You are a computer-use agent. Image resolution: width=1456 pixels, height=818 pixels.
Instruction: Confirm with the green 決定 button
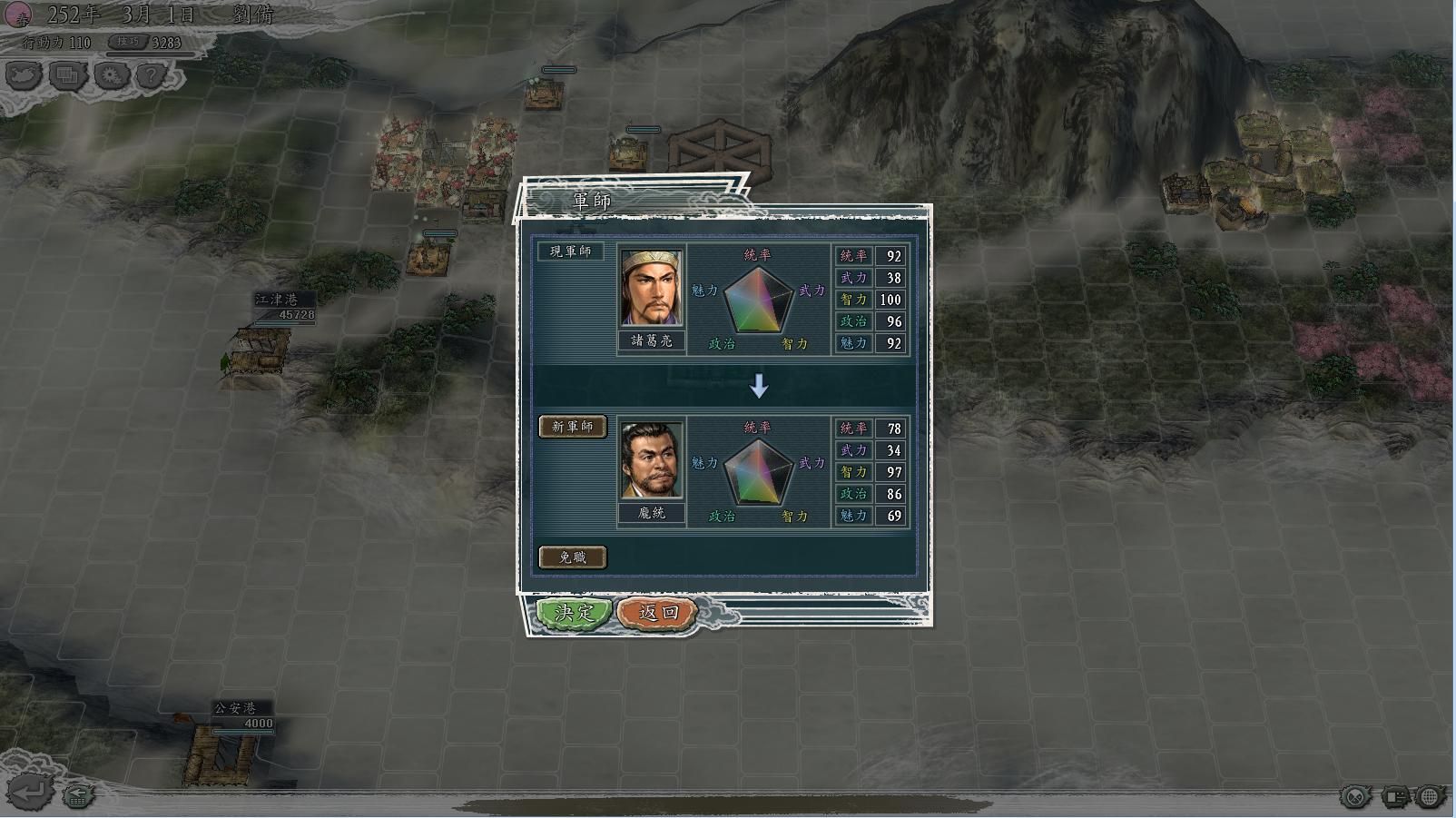[574, 613]
